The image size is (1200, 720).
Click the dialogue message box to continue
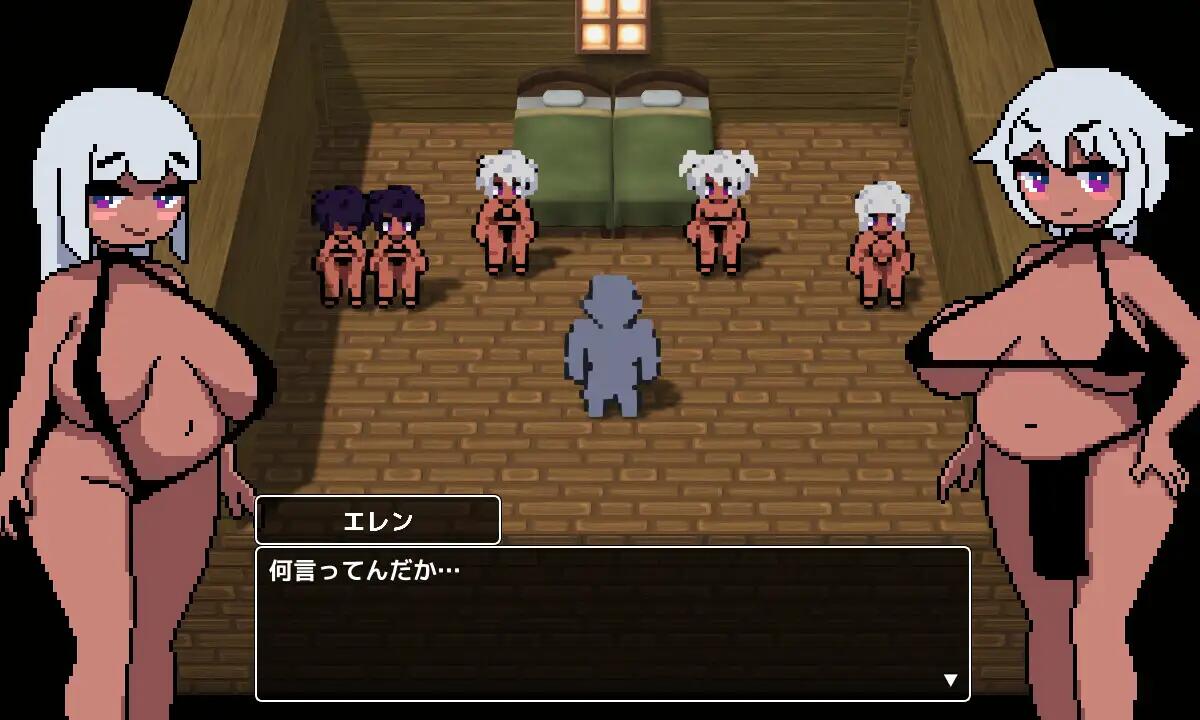(612, 623)
